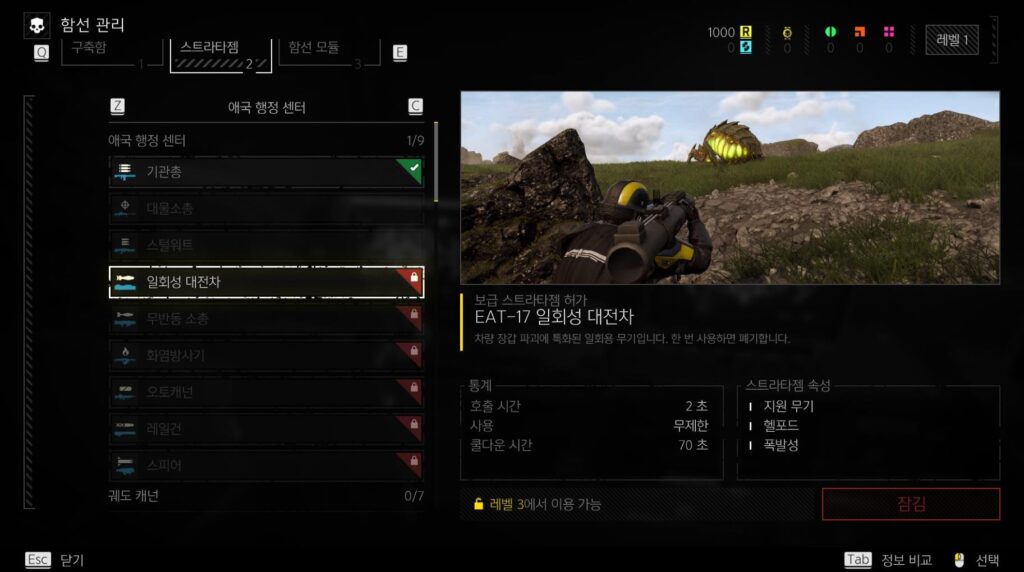This screenshot has width=1024, height=572.
Task: Choose the 화염방사기 stratagem row
Action: (265, 355)
